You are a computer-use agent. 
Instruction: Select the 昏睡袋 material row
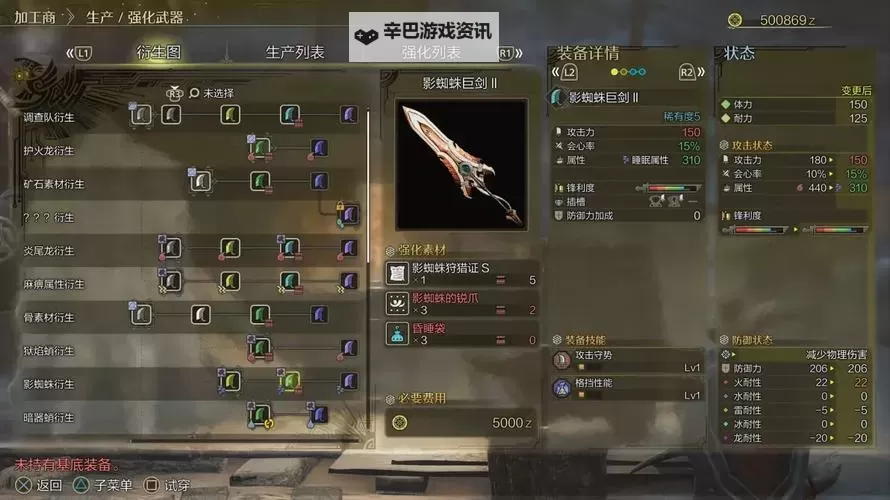[x=462, y=333]
